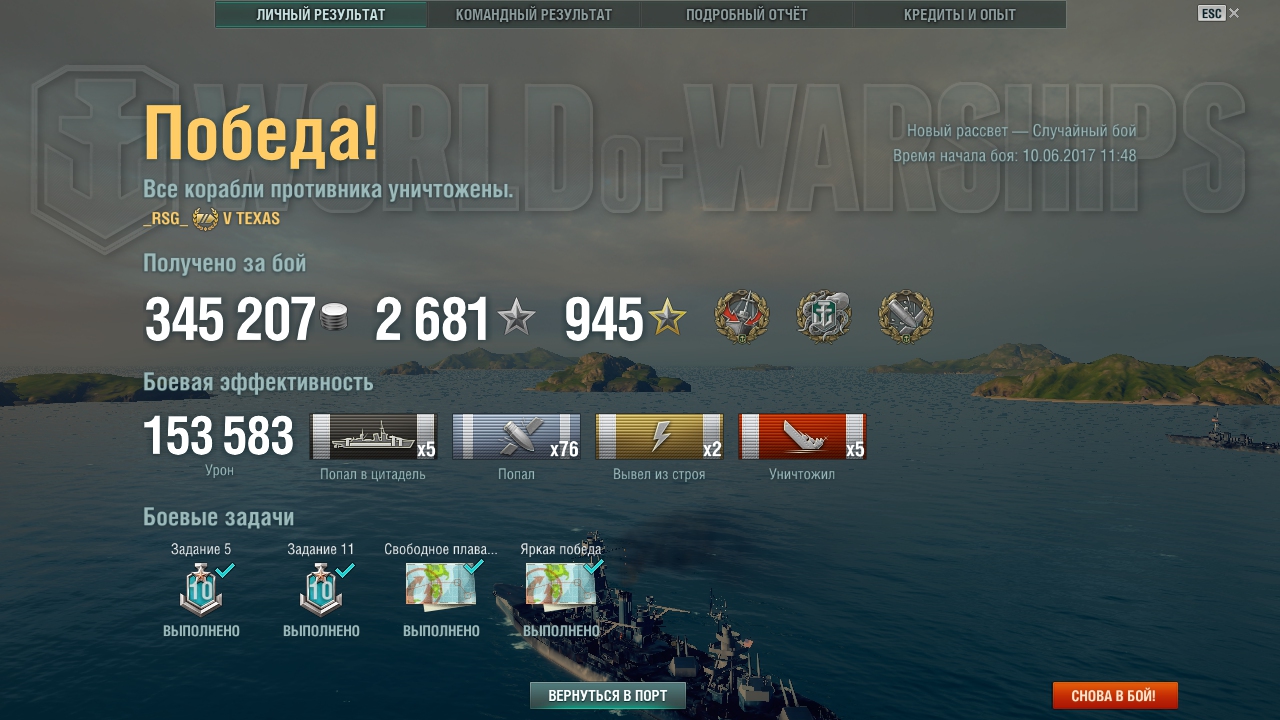
Task: Select the Кредиты и опыт tab
Action: [x=959, y=15]
